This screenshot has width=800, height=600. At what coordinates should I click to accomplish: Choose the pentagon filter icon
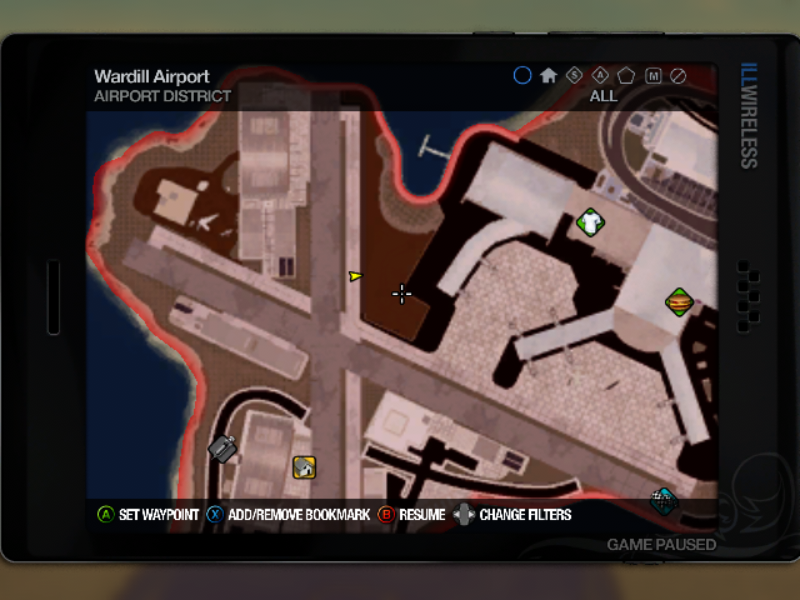click(626, 75)
